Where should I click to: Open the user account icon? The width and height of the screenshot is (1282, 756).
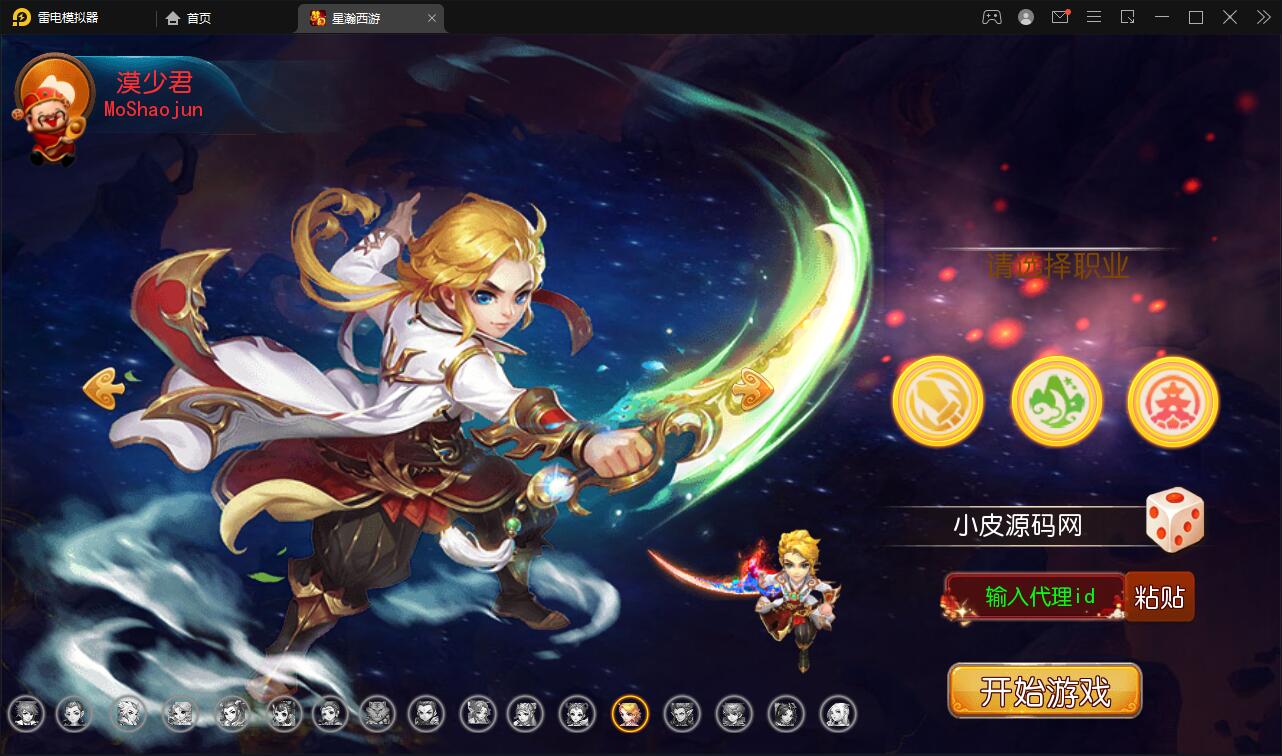[x=1025, y=17]
